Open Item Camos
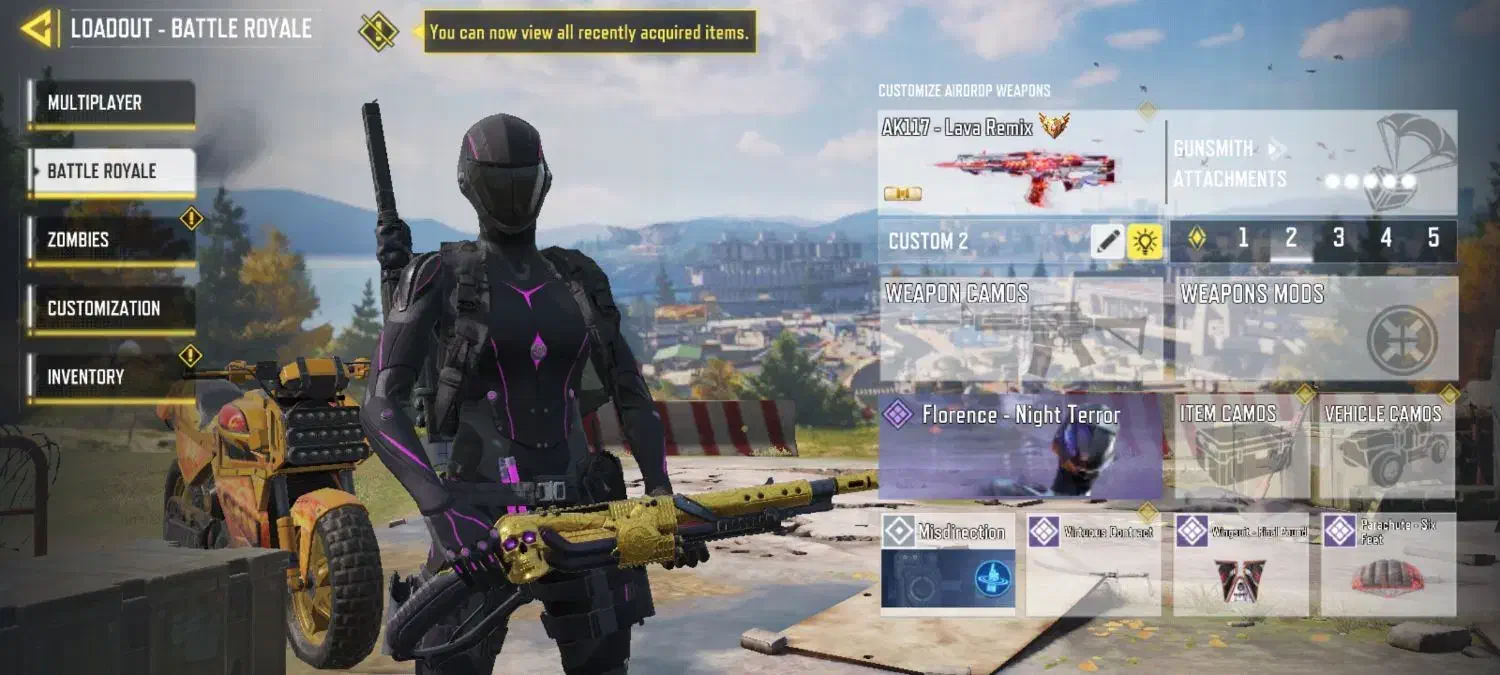1500x675 pixels. (x=1240, y=446)
